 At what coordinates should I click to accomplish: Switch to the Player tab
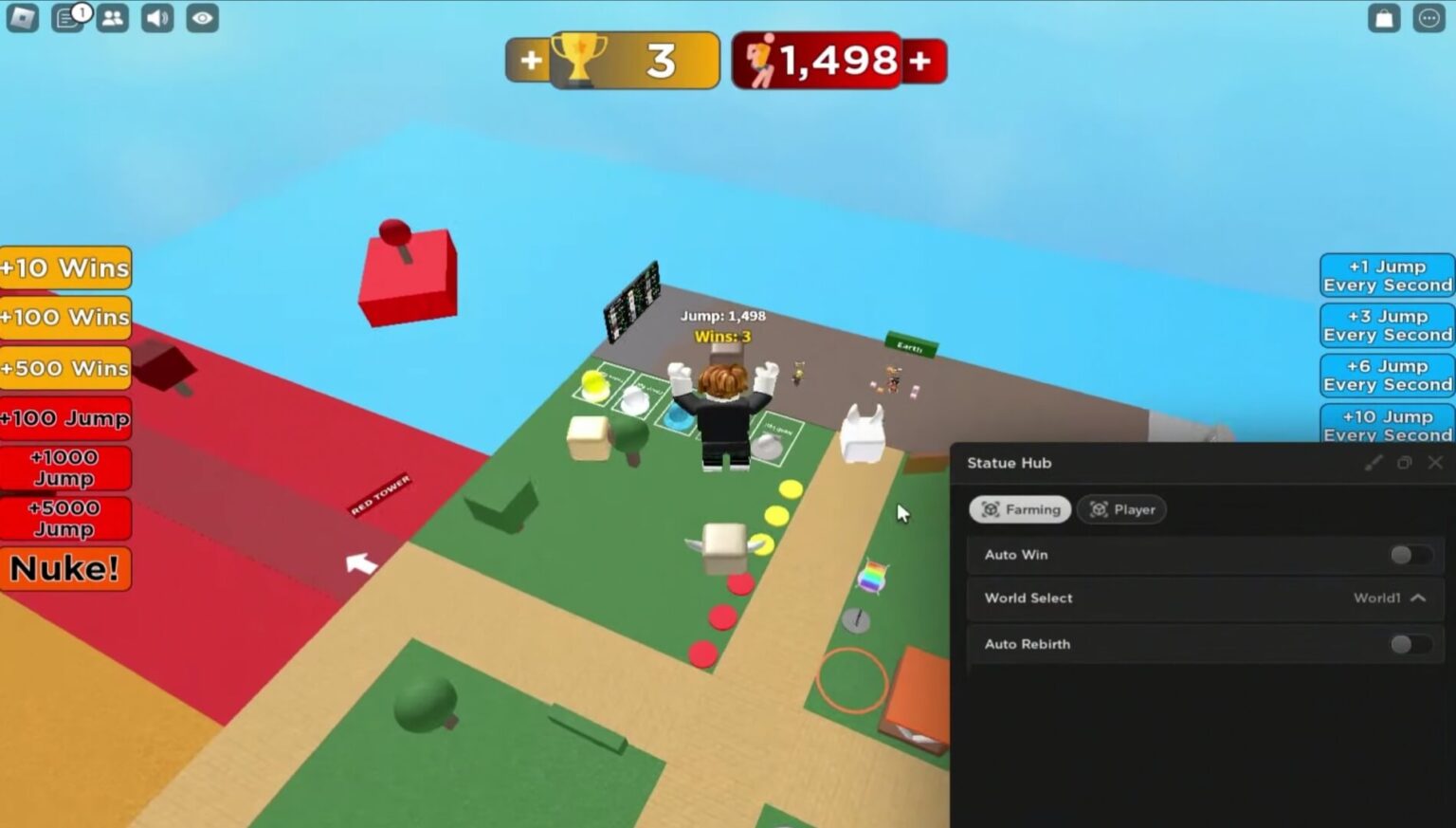point(1122,509)
